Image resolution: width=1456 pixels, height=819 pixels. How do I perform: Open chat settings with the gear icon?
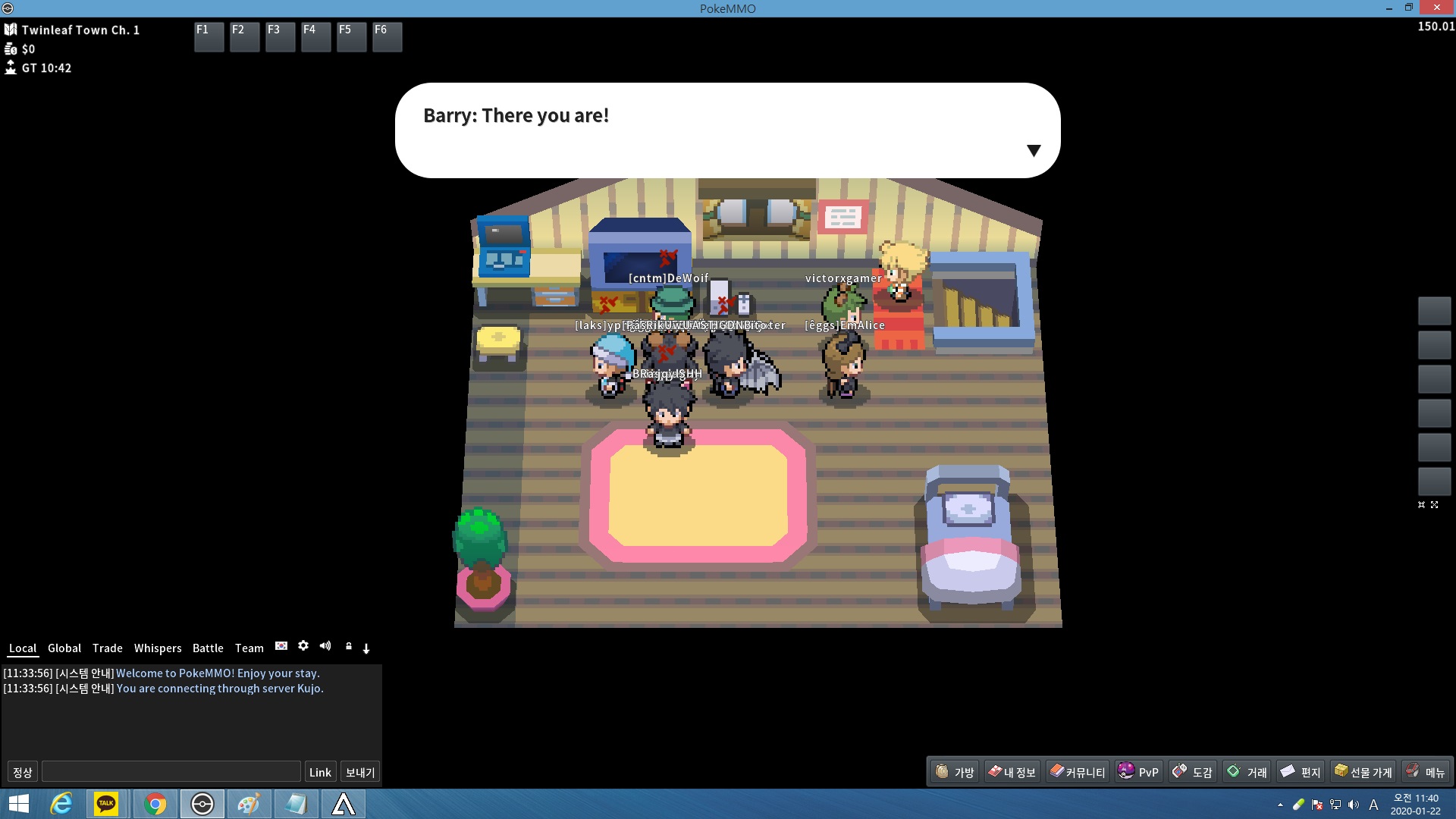point(303,646)
